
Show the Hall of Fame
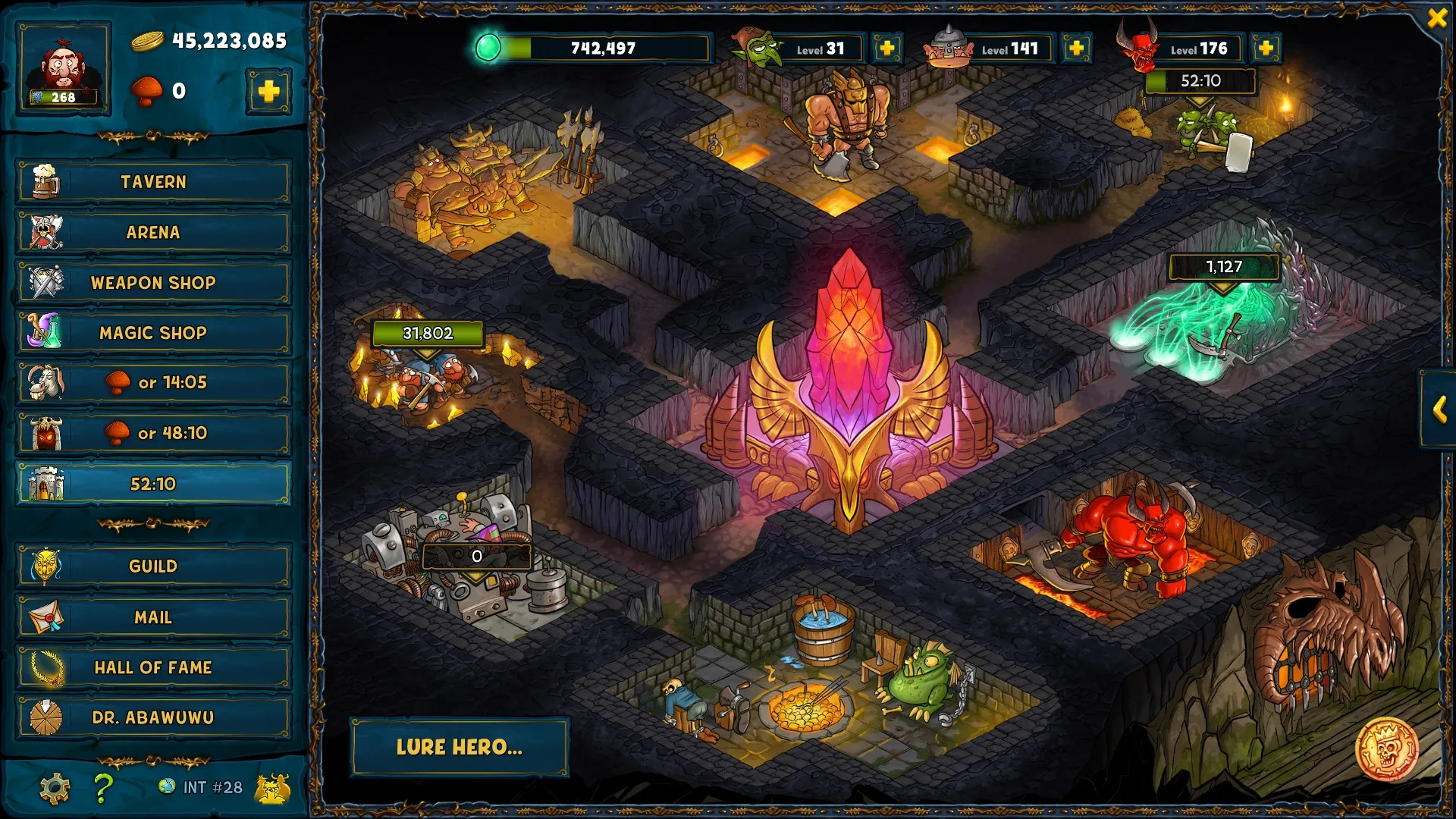pos(153,667)
